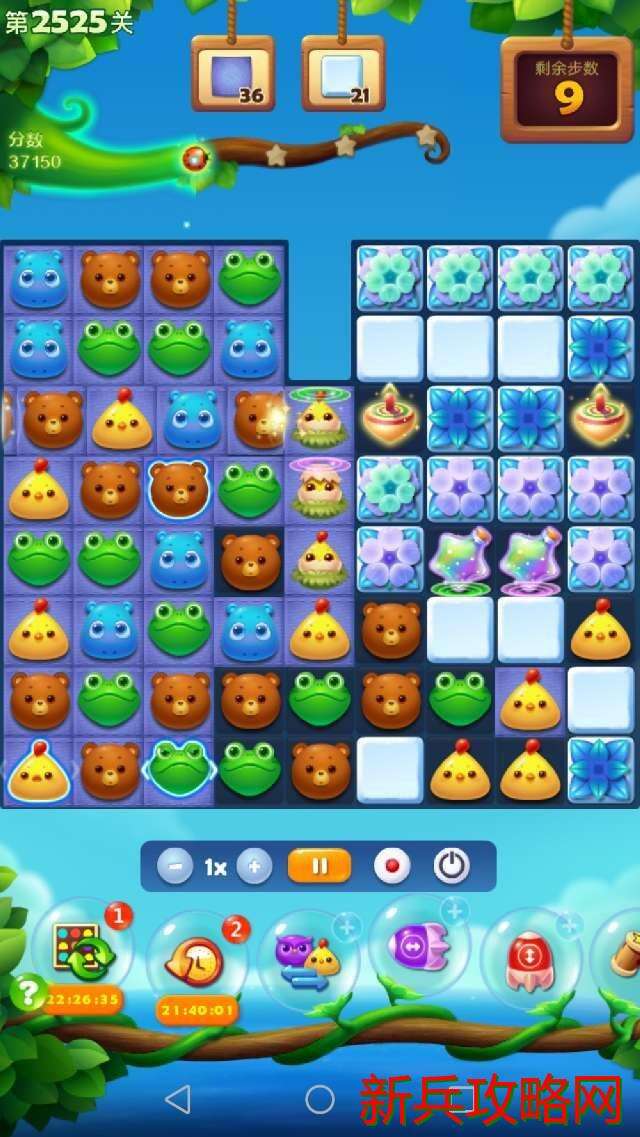Click the power button on the control bar

pyautogui.click(x=452, y=866)
